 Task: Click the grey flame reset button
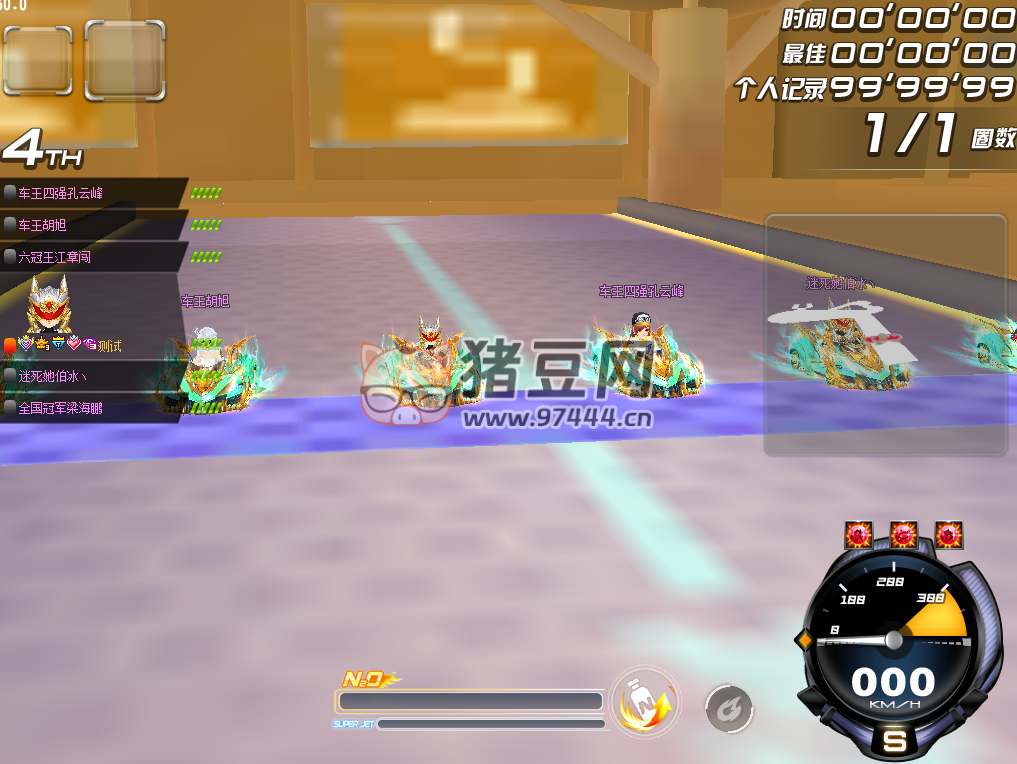(x=729, y=709)
